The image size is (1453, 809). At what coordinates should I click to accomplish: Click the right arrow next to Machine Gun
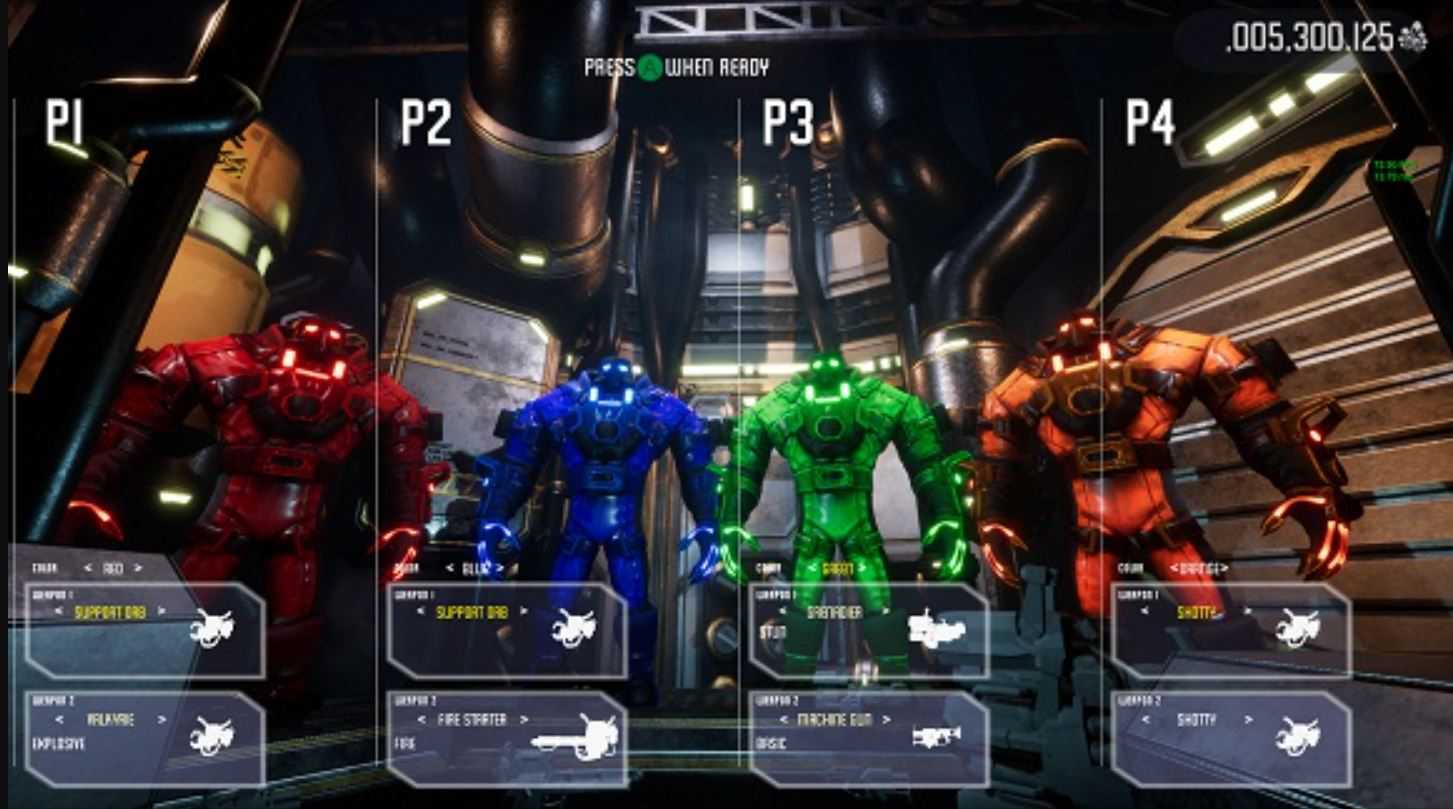886,719
